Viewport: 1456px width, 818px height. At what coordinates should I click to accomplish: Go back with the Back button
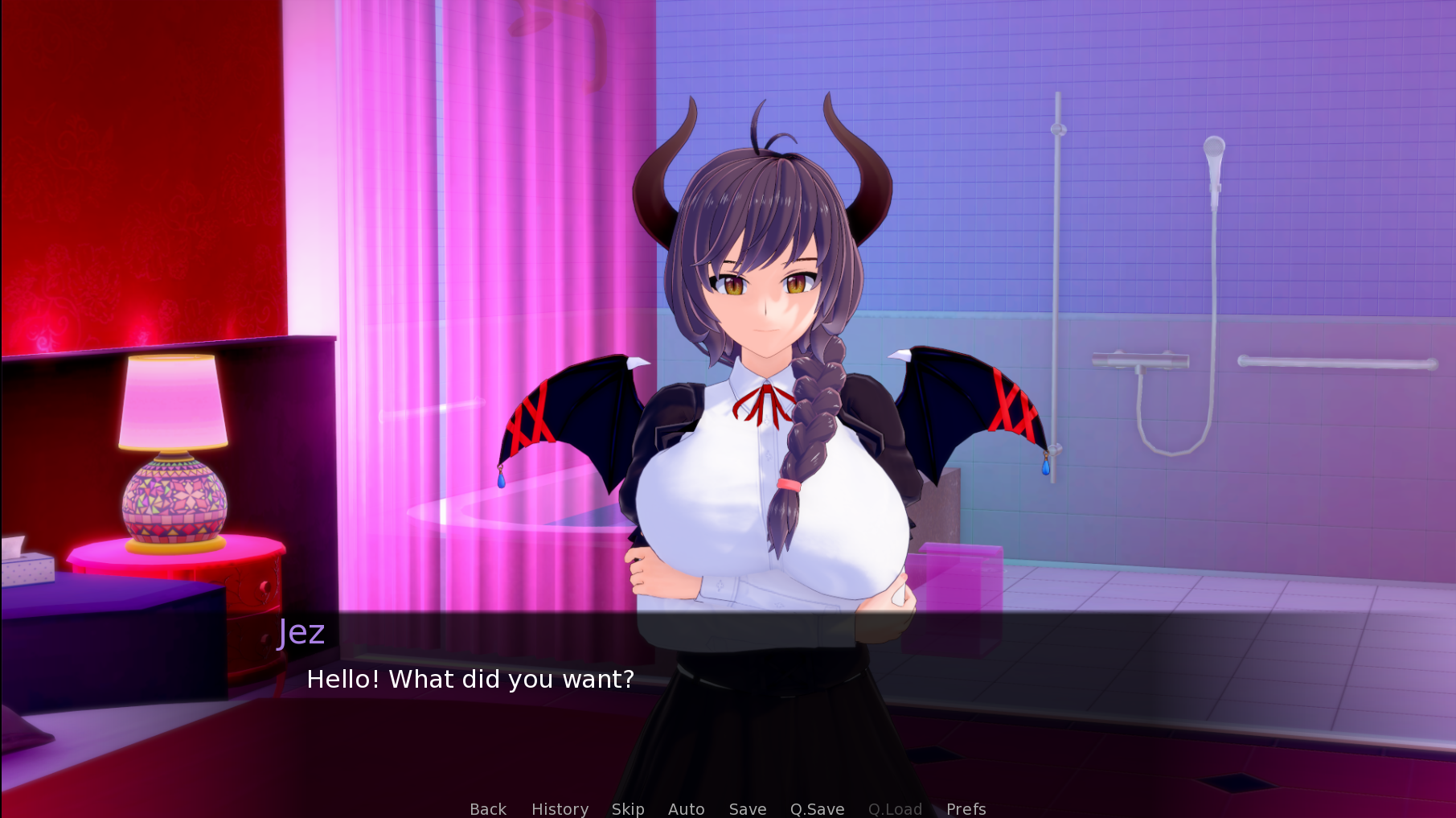tap(488, 808)
